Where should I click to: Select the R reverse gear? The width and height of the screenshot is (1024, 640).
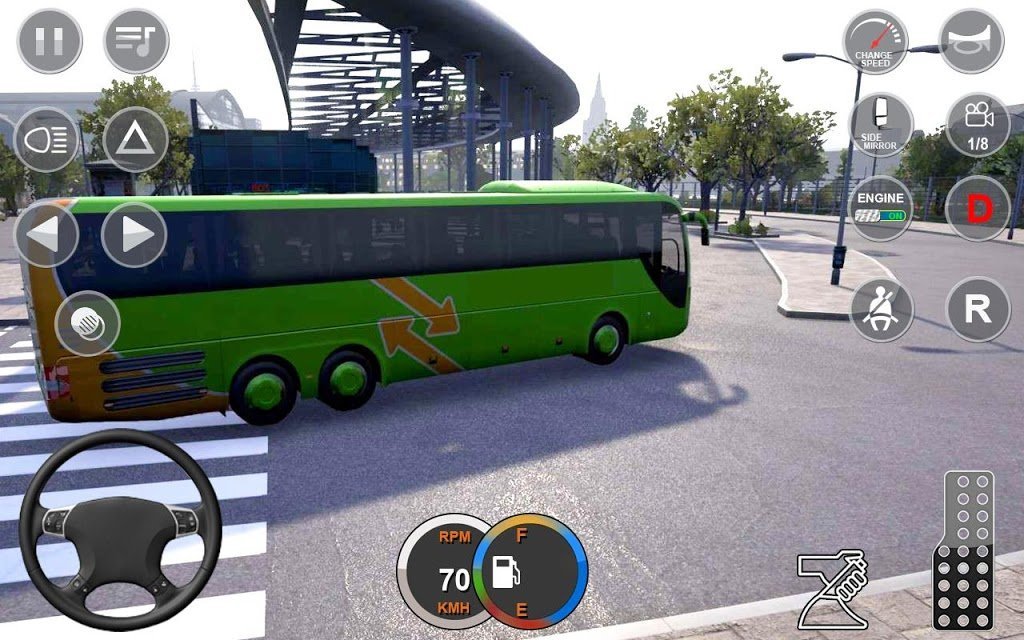coord(977,309)
